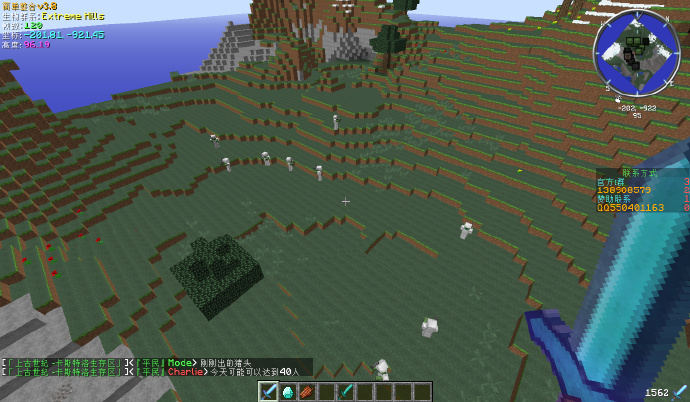This screenshot has width=690, height=402.
Task: Choose the diamond gem hotbar slot
Action: [288, 391]
